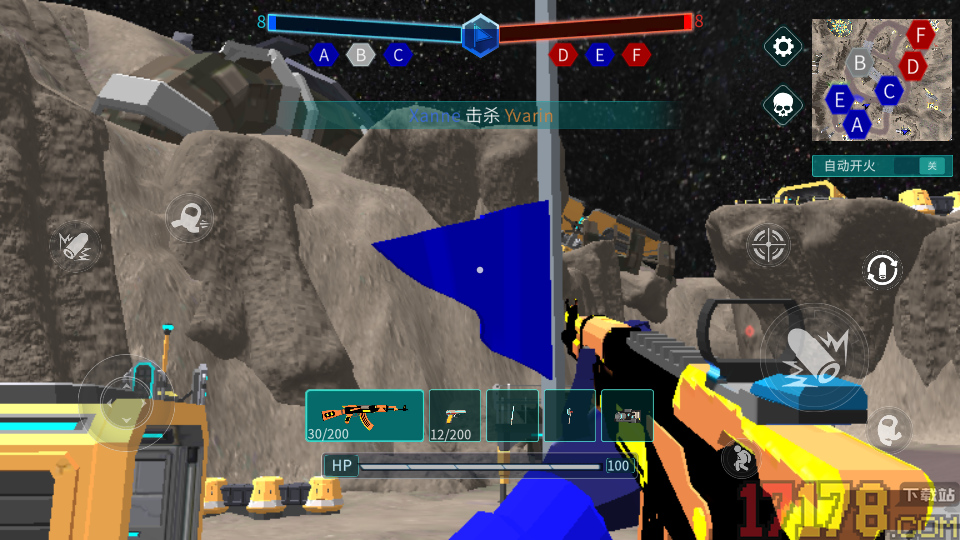The image size is (960, 540).
Task: Show the skull kill scoreboard
Action: (783, 104)
